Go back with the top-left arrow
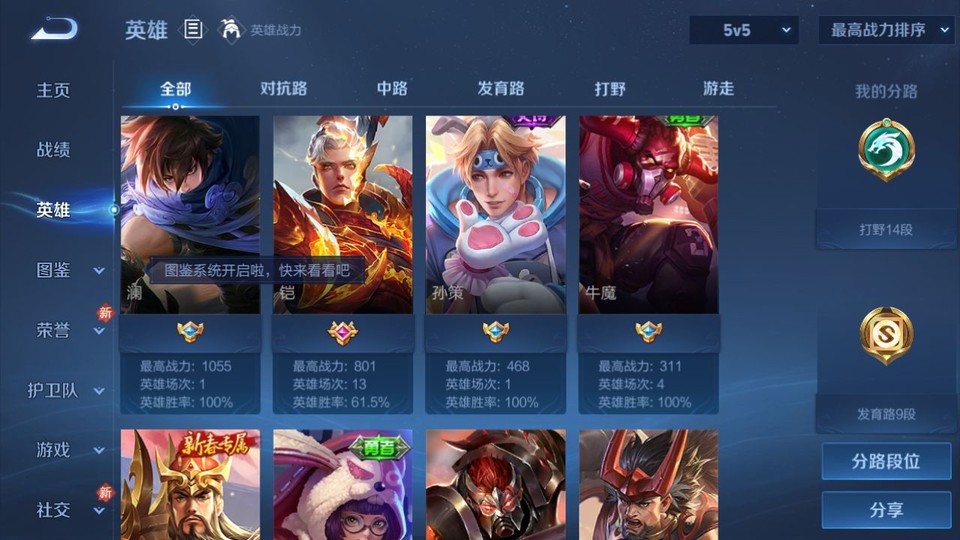The image size is (960, 540). click(x=54, y=30)
